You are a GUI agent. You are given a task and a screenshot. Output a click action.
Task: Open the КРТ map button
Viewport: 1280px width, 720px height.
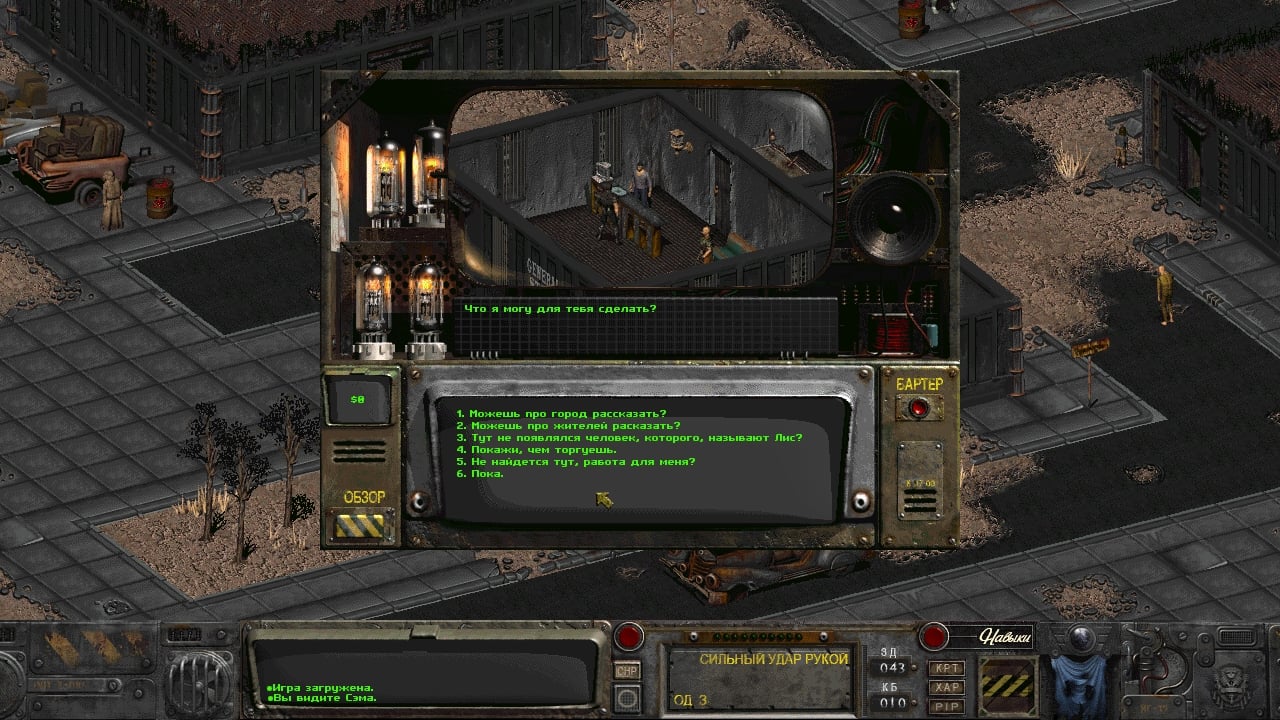pyautogui.click(x=946, y=667)
